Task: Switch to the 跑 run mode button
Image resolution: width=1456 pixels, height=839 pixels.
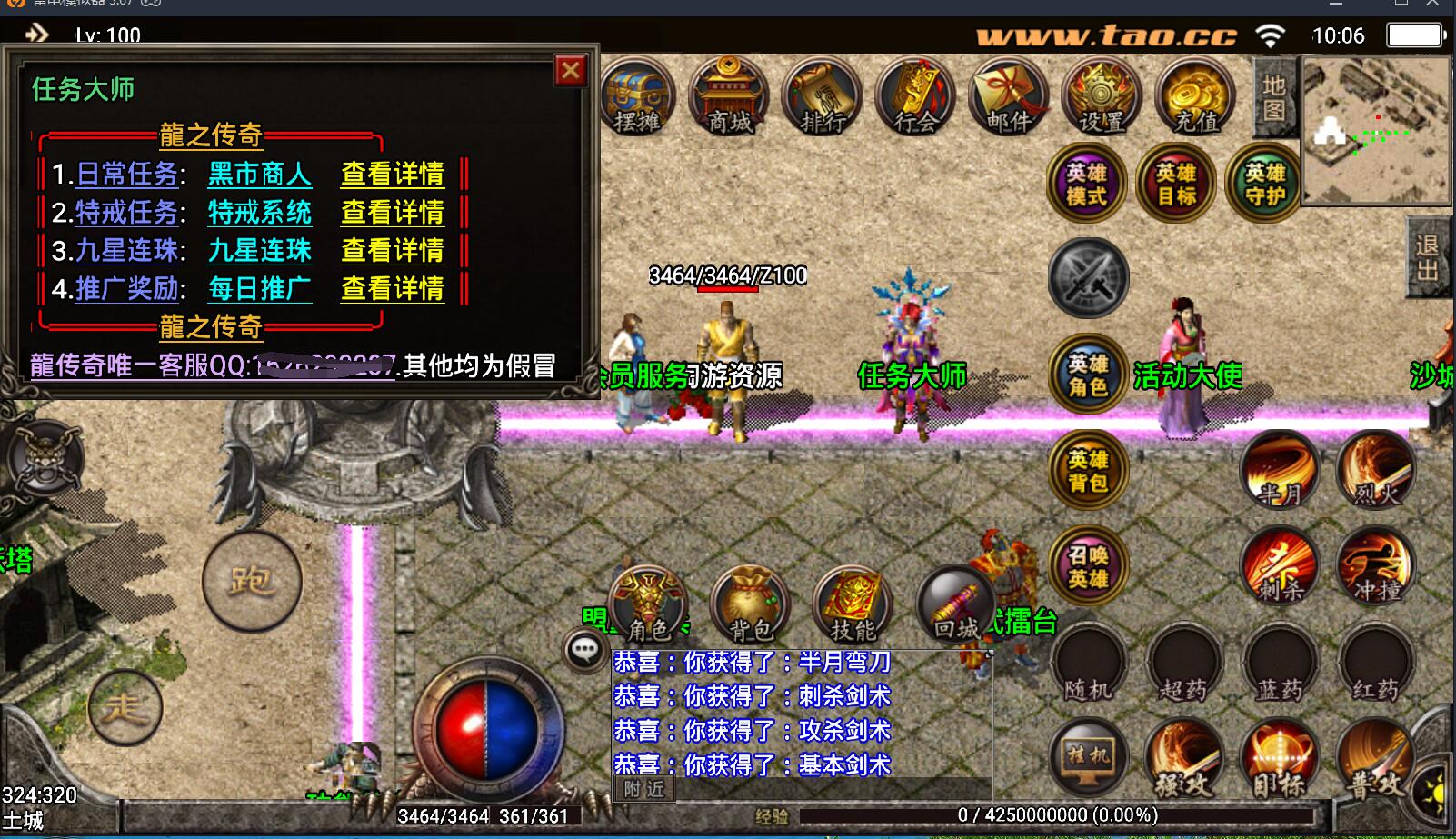Action: [252, 580]
